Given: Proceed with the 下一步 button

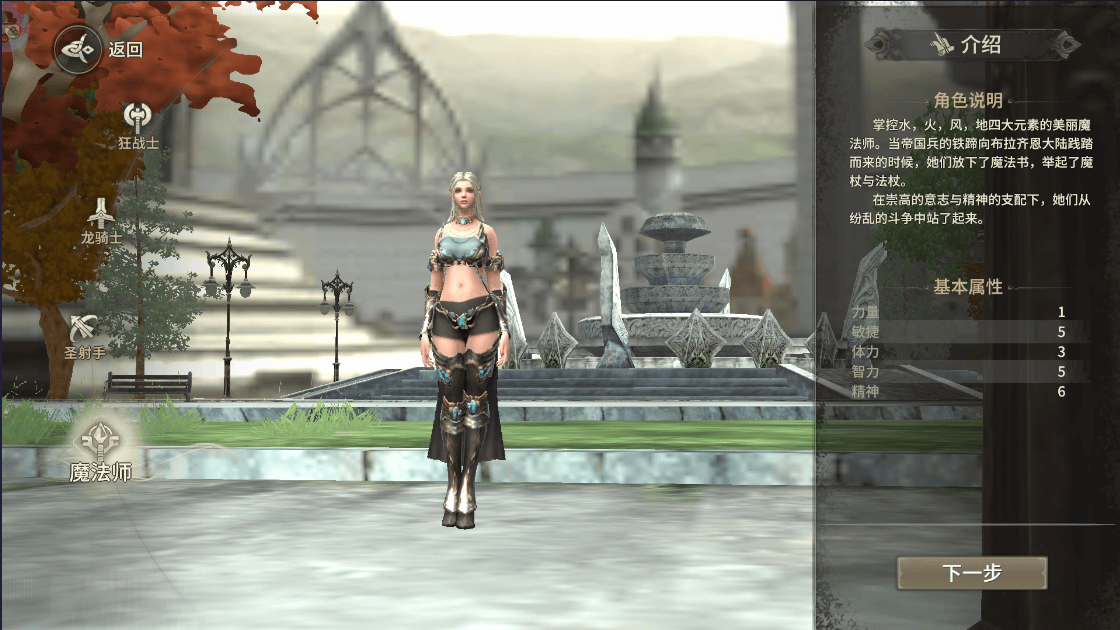Looking at the screenshot, I should [971, 574].
